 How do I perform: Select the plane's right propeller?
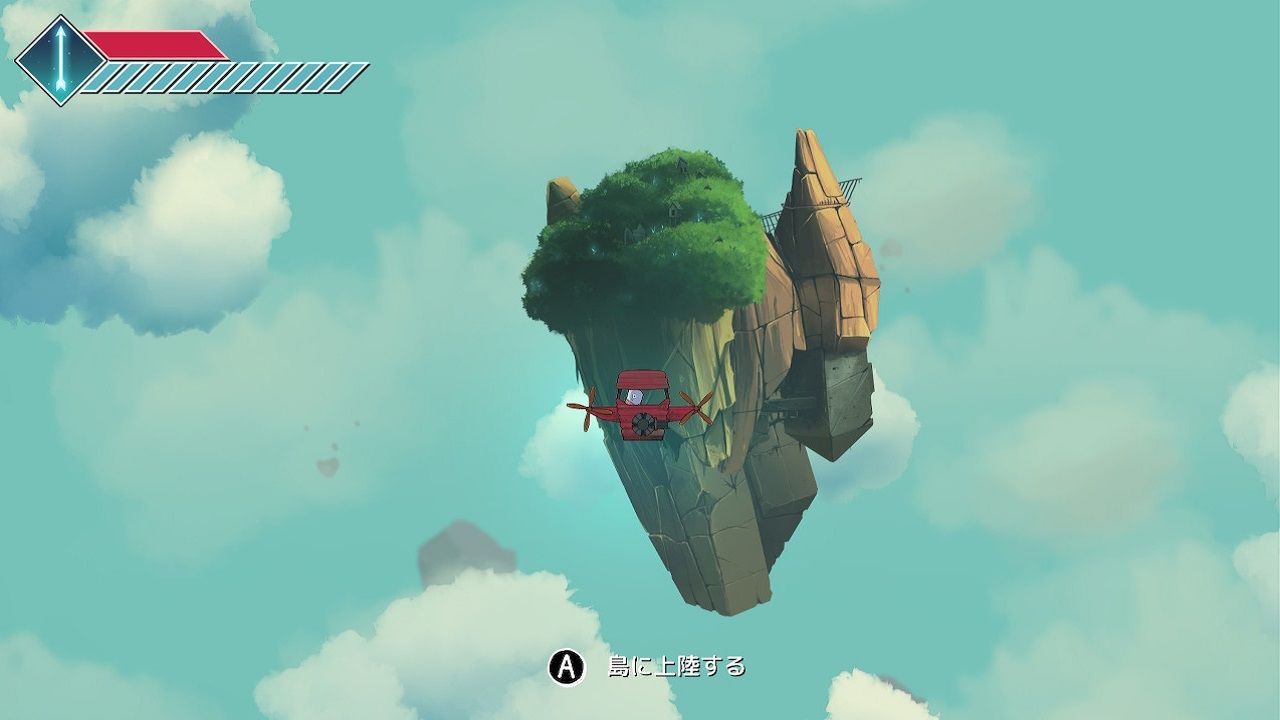698,406
